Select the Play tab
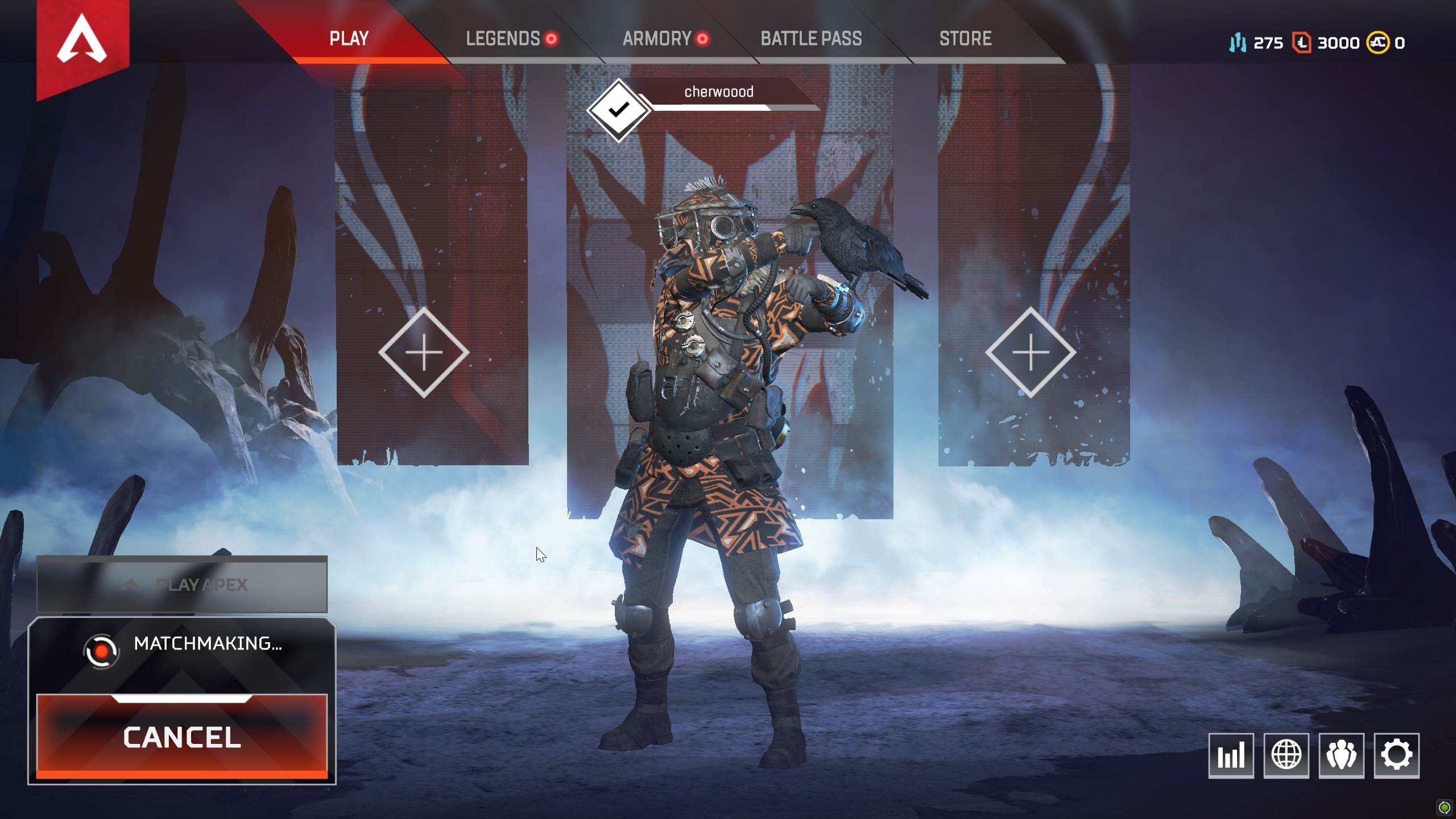 point(348,39)
